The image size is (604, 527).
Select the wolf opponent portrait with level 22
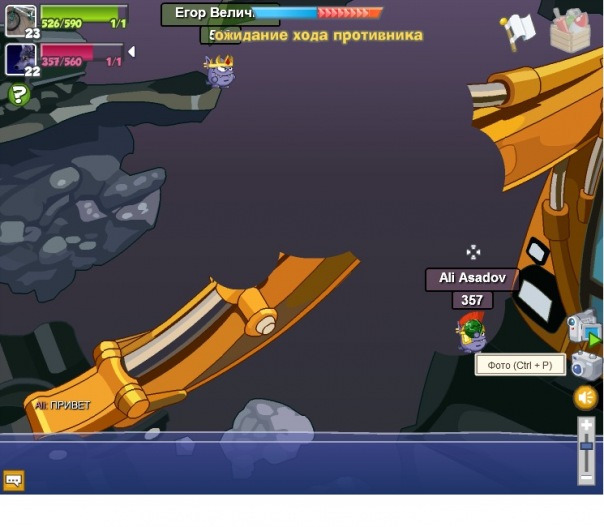coord(20,58)
